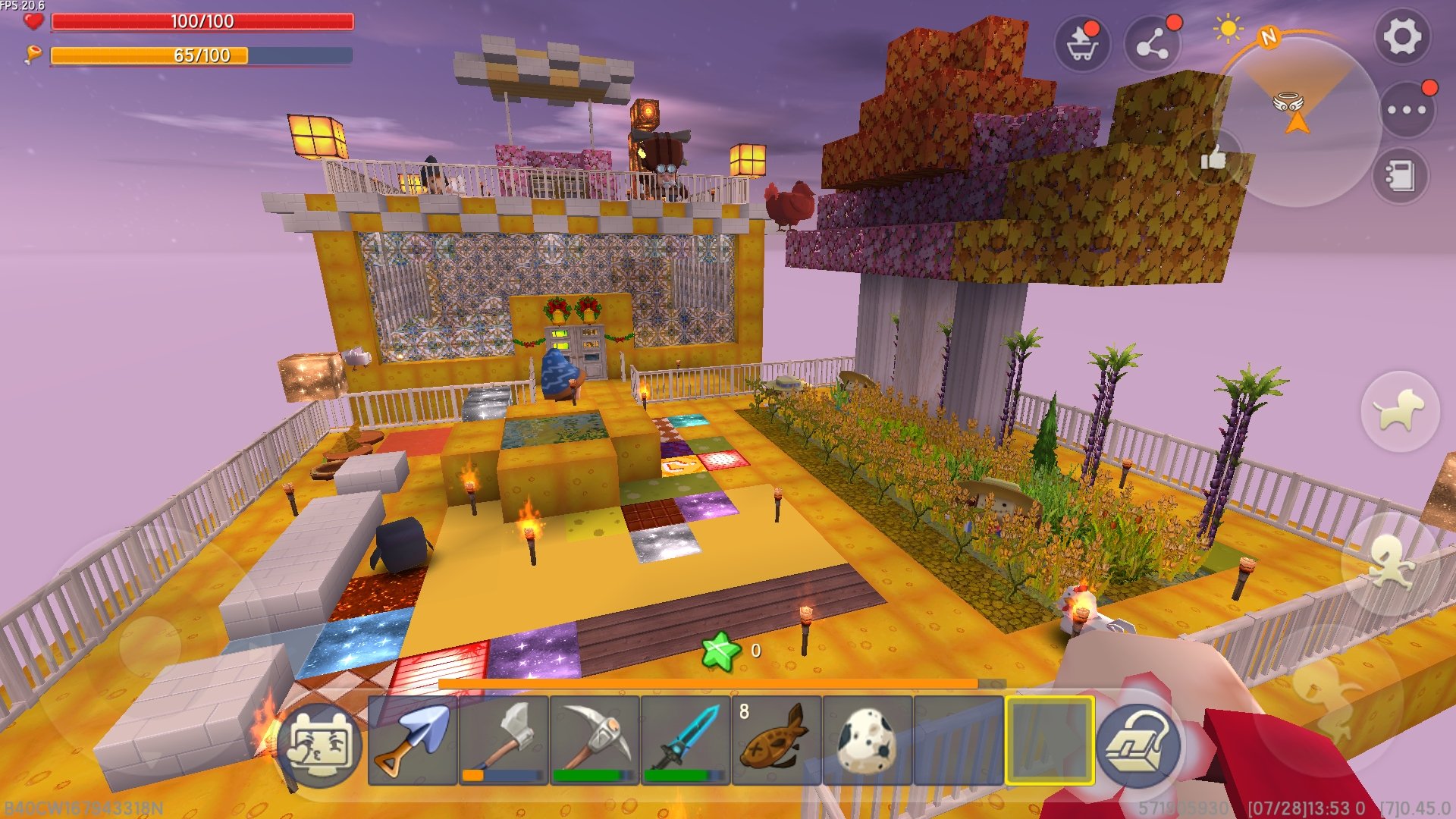The width and height of the screenshot is (1456, 819).
Task: Tap the share icon
Action: 1152,44
